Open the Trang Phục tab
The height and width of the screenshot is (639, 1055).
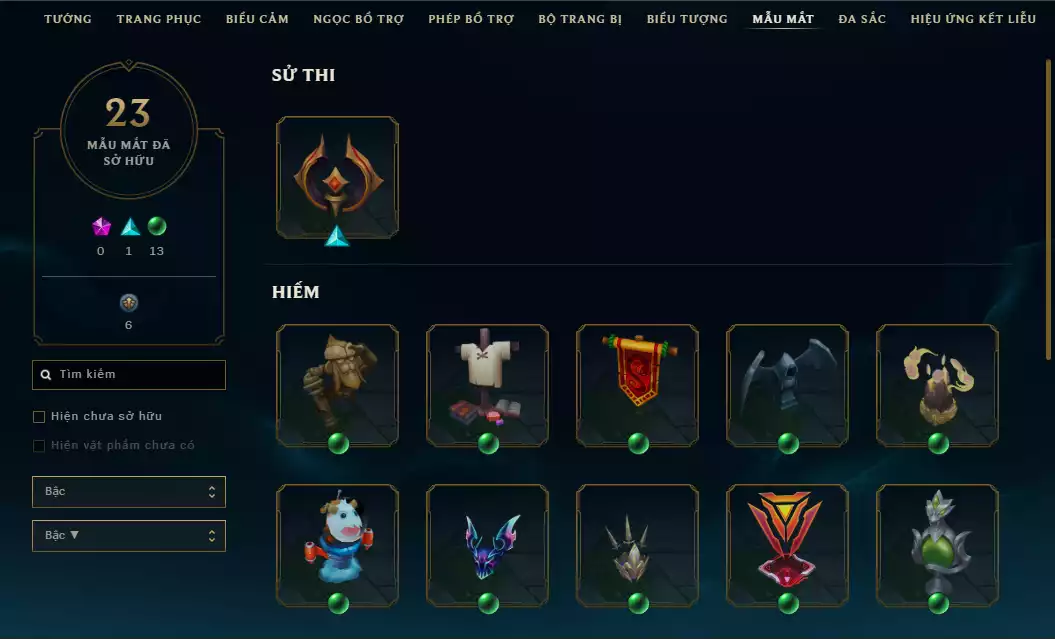(x=159, y=19)
